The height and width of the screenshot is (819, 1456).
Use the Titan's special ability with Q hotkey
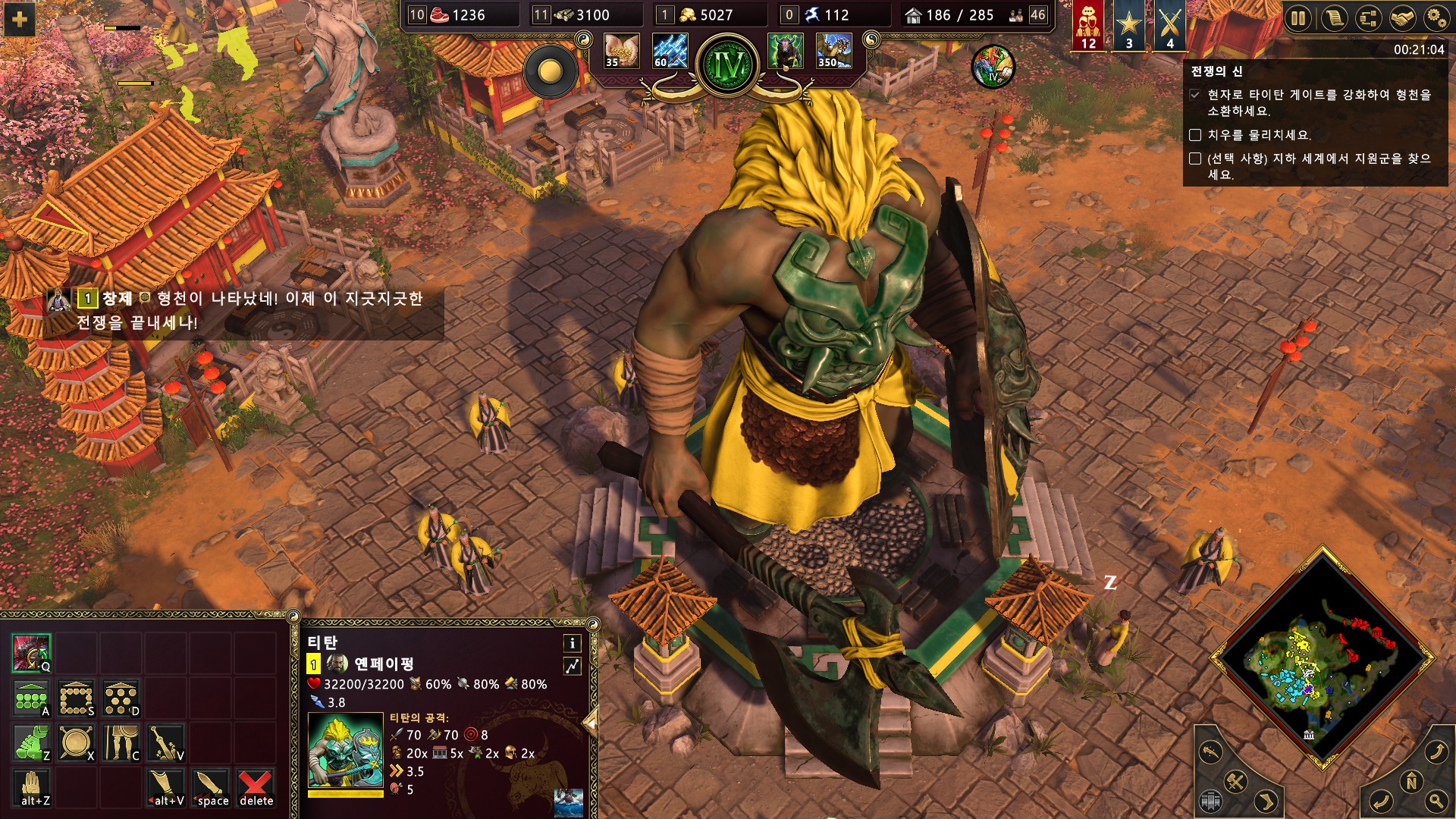point(31,653)
